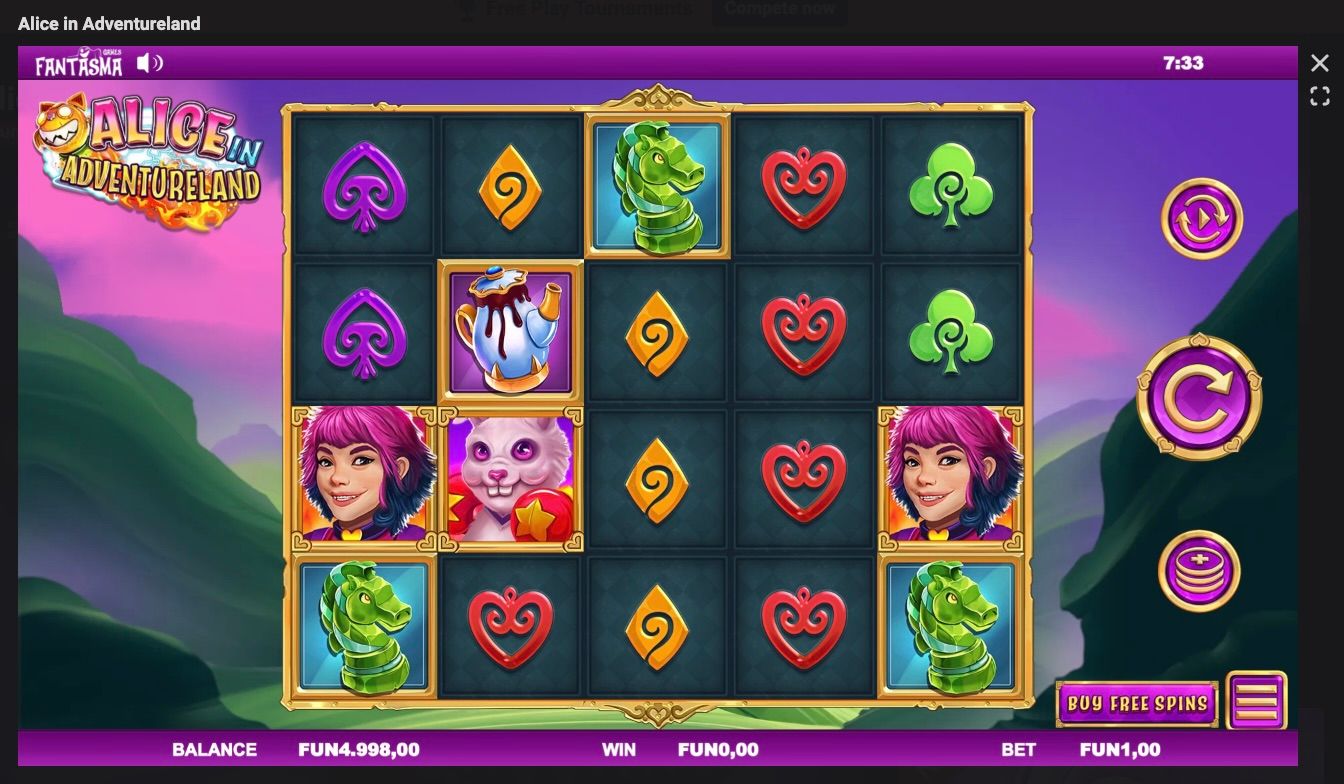The height and width of the screenshot is (784, 1344).
Task: Open bet settings via the coin stack icon
Action: point(1201,570)
